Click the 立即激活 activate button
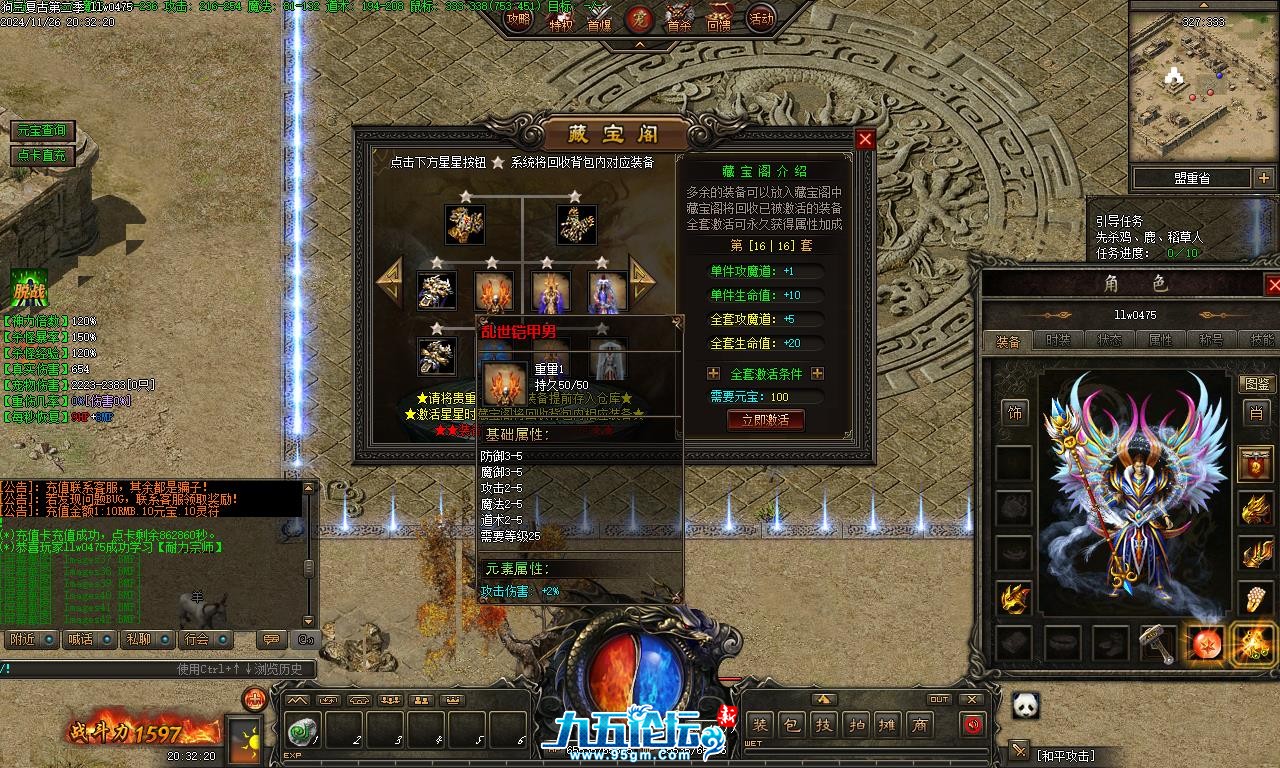 click(765, 420)
